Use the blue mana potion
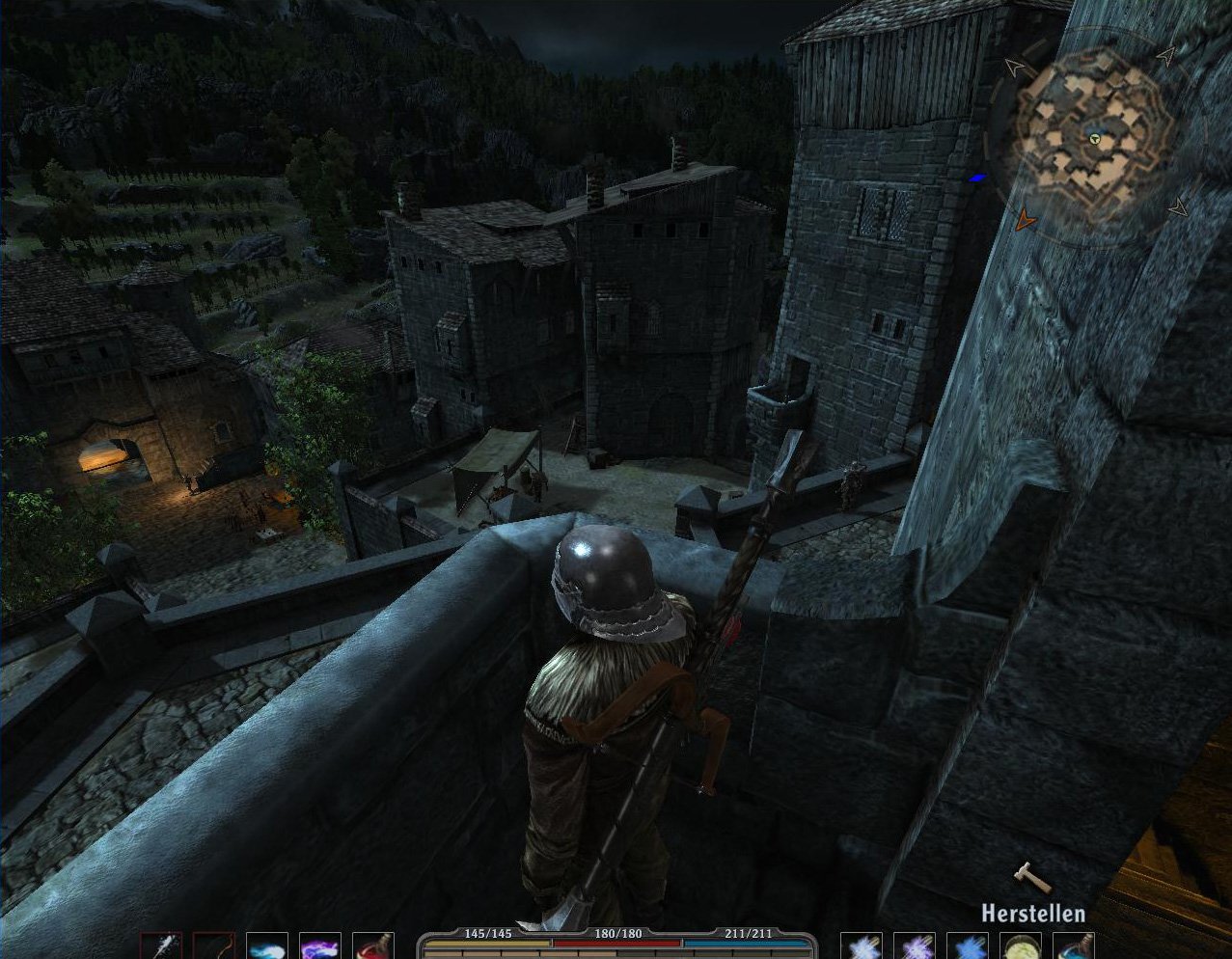 tap(1073, 946)
